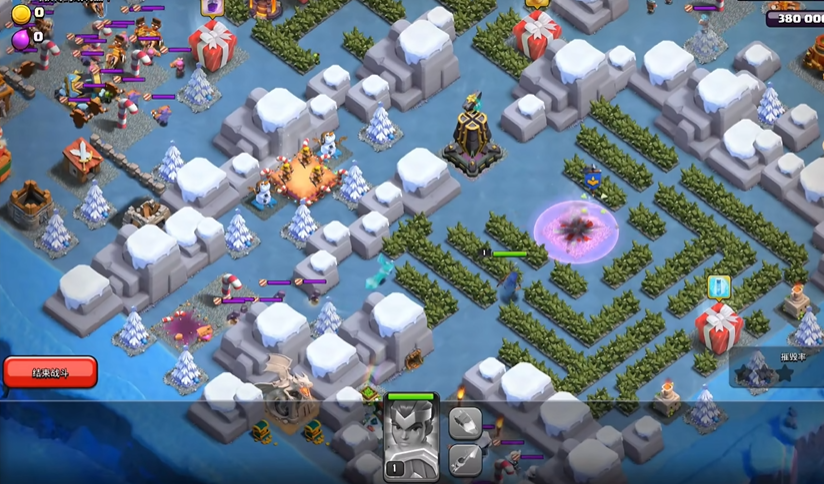Viewport: 824px width, 484px height.
Task: Click the red 结束战斗 end battle button
Action: click(x=50, y=372)
